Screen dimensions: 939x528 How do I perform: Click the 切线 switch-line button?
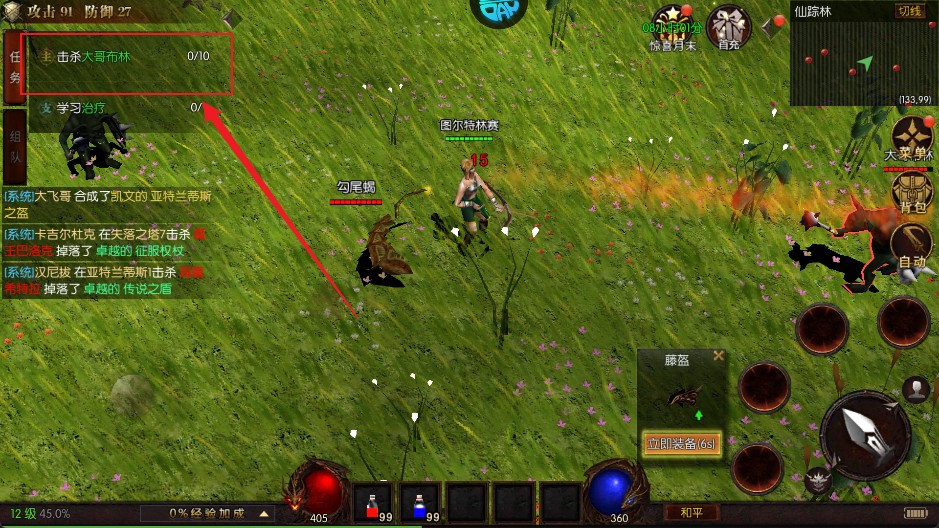coord(910,11)
